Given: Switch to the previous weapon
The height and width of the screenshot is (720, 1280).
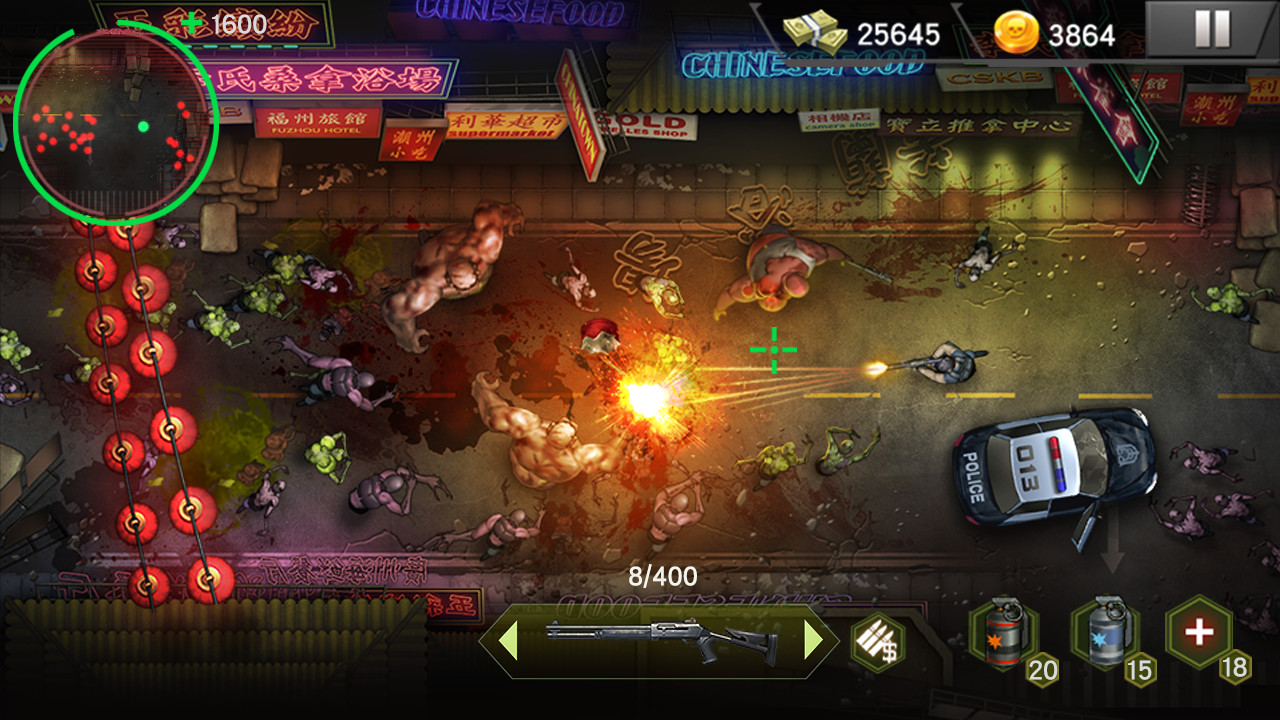Looking at the screenshot, I should click(508, 640).
